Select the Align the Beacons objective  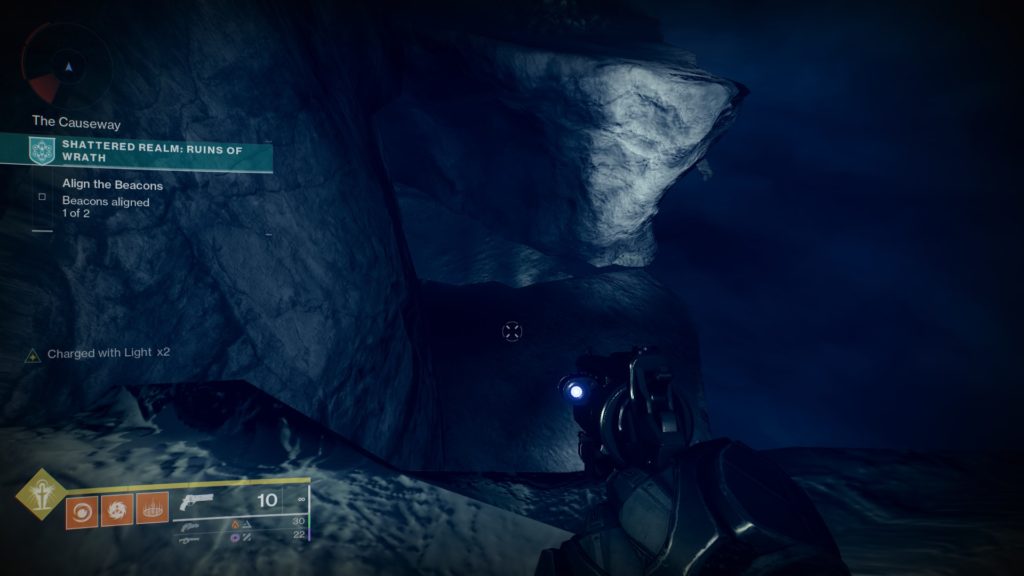(x=112, y=185)
